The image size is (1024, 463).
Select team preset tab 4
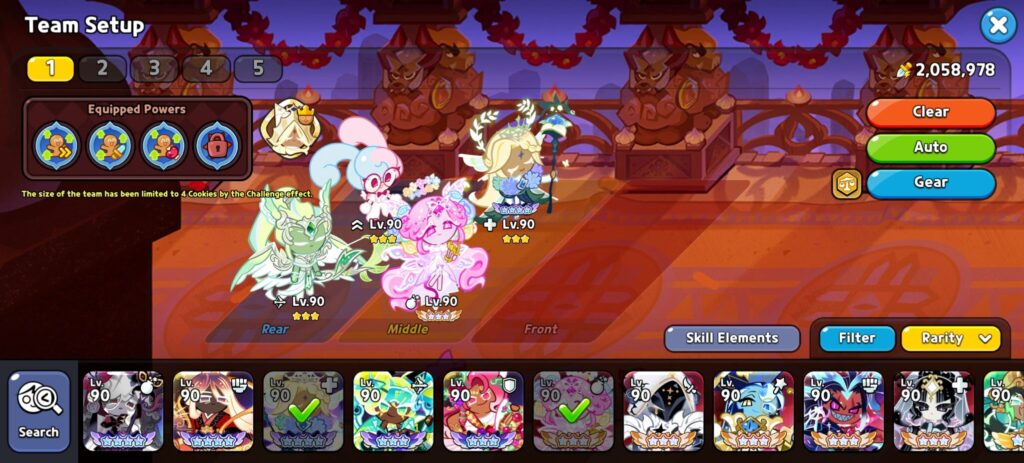tap(206, 68)
